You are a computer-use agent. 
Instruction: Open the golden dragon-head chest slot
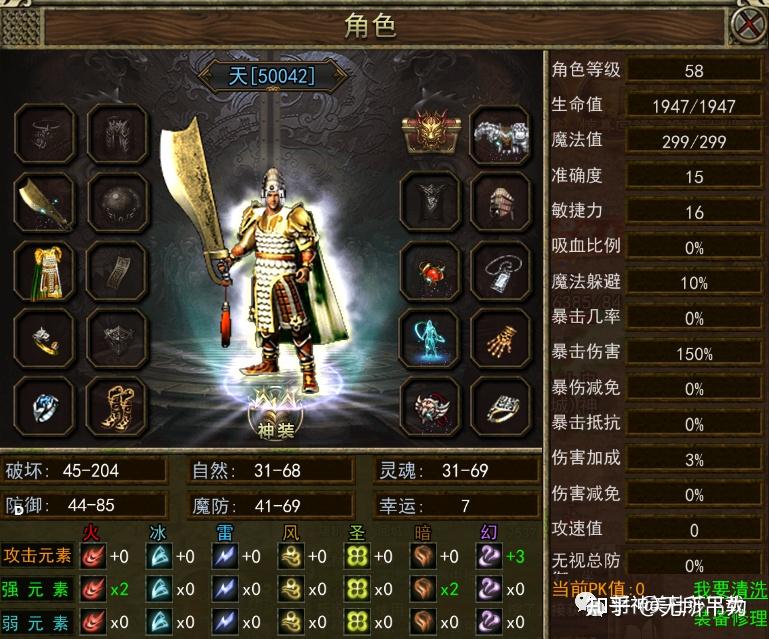click(430, 134)
